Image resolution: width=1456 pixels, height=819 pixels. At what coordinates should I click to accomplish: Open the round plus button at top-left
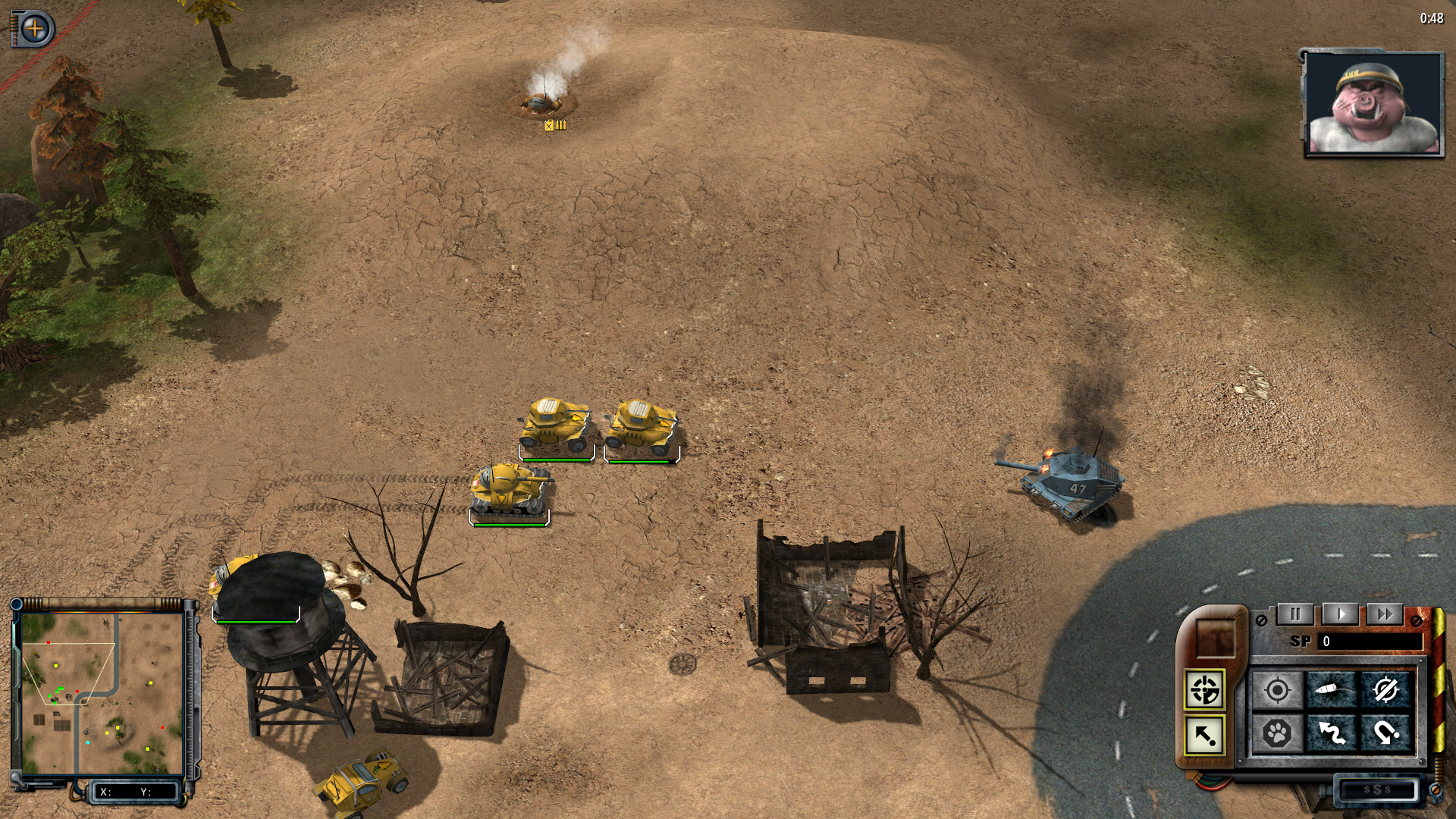click(x=35, y=30)
